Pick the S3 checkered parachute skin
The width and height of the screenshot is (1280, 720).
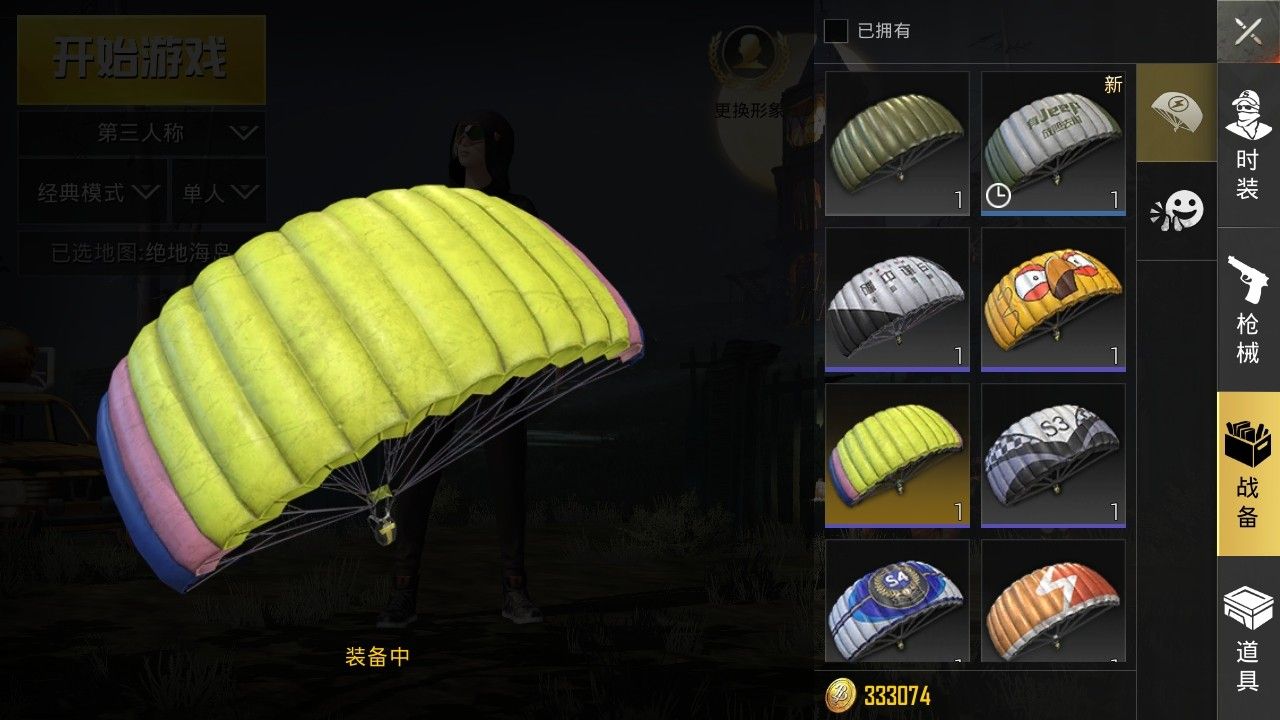pyautogui.click(x=1053, y=455)
